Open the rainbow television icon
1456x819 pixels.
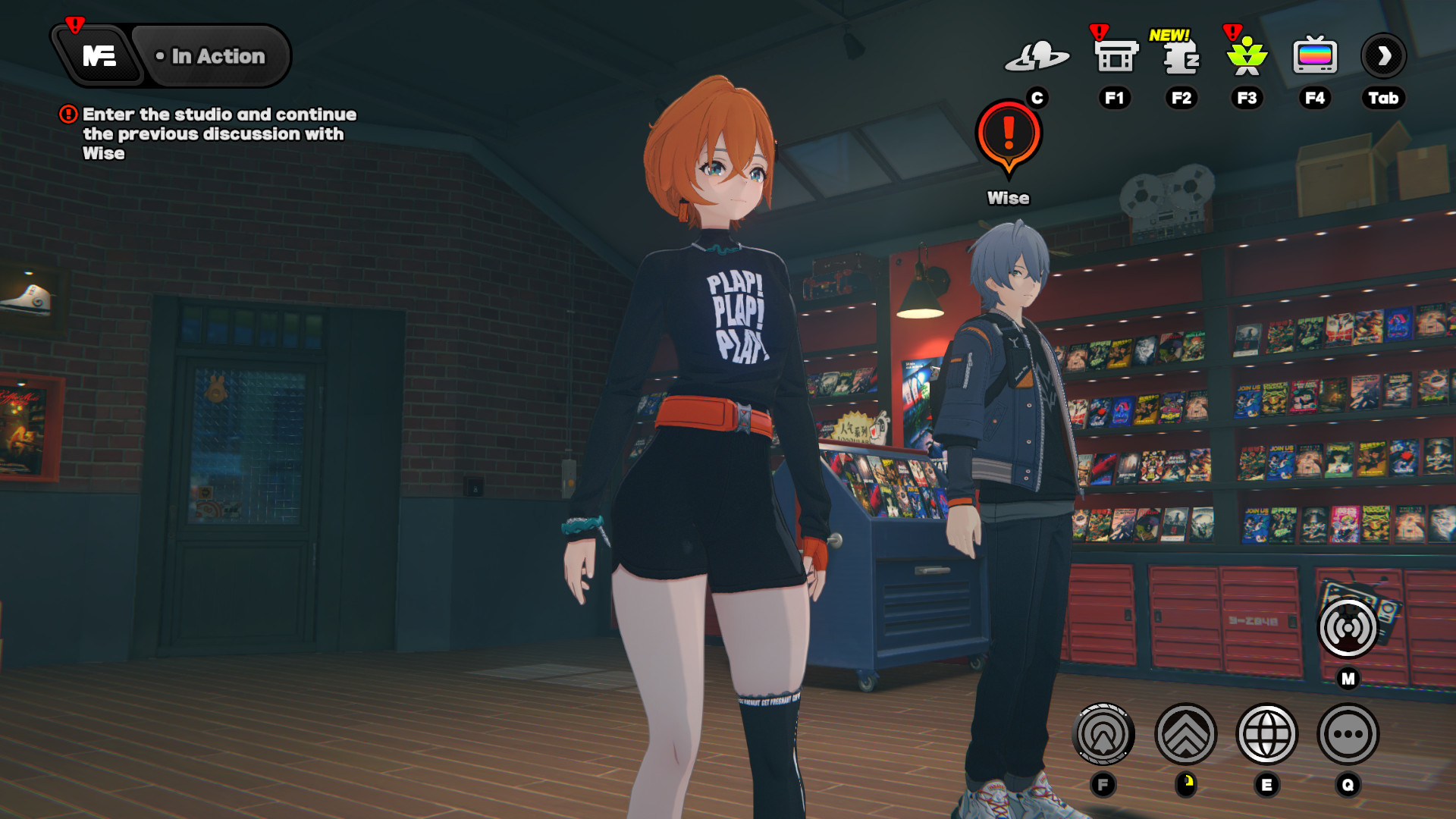coord(1314,56)
